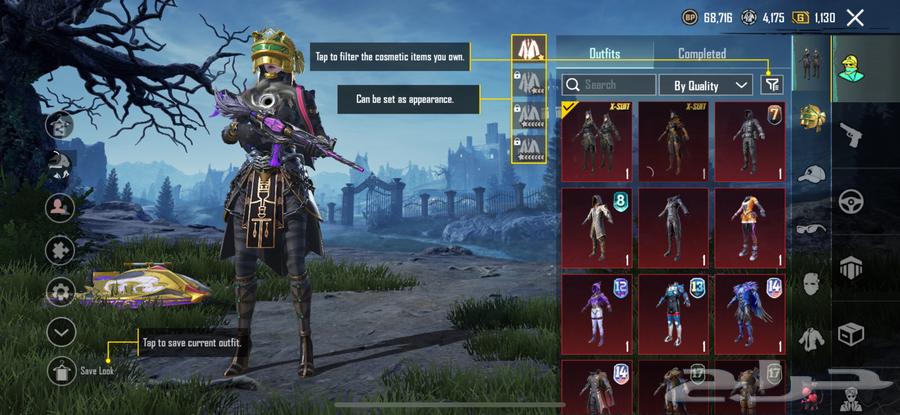Expand the downward chevron button
The height and width of the screenshot is (415, 900).
coord(61,330)
